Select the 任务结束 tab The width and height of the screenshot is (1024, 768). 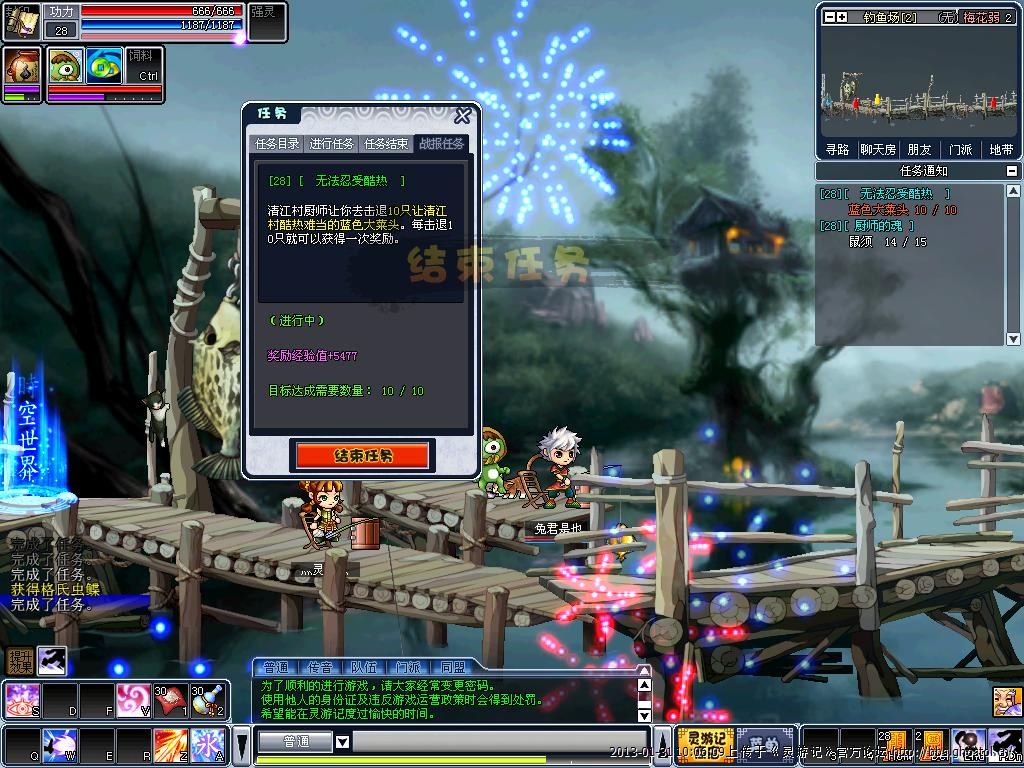[x=386, y=144]
